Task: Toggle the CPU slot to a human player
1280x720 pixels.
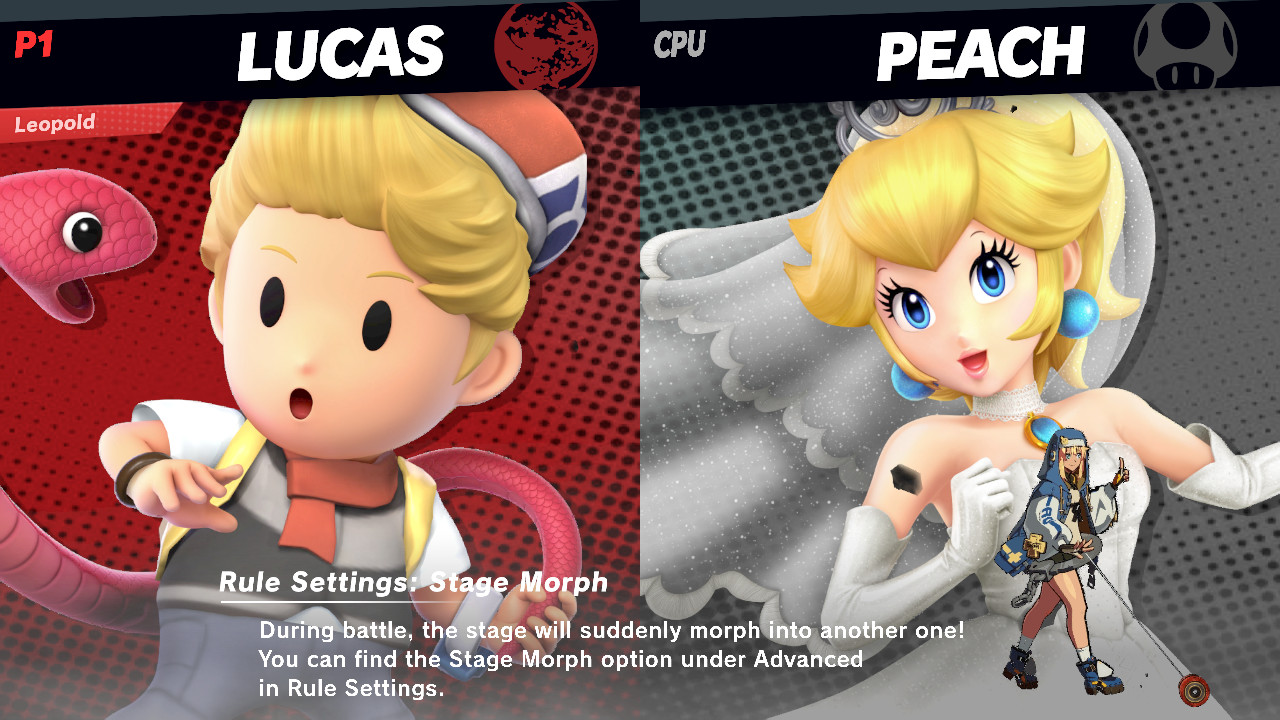Action: click(678, 42)
